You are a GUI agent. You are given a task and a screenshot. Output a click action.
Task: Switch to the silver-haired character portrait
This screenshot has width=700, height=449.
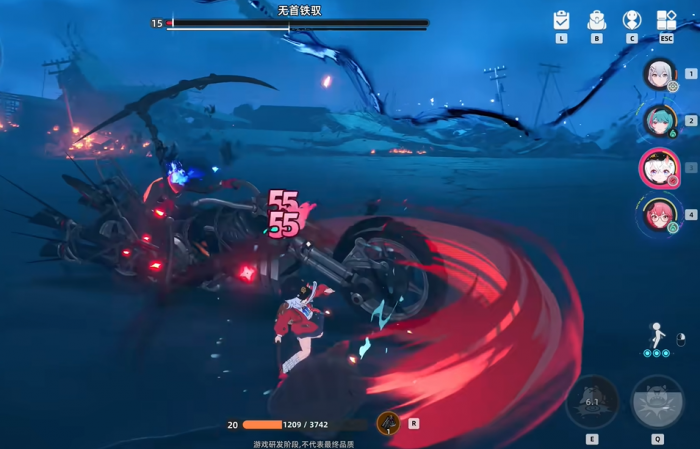[x=659, y=74]
